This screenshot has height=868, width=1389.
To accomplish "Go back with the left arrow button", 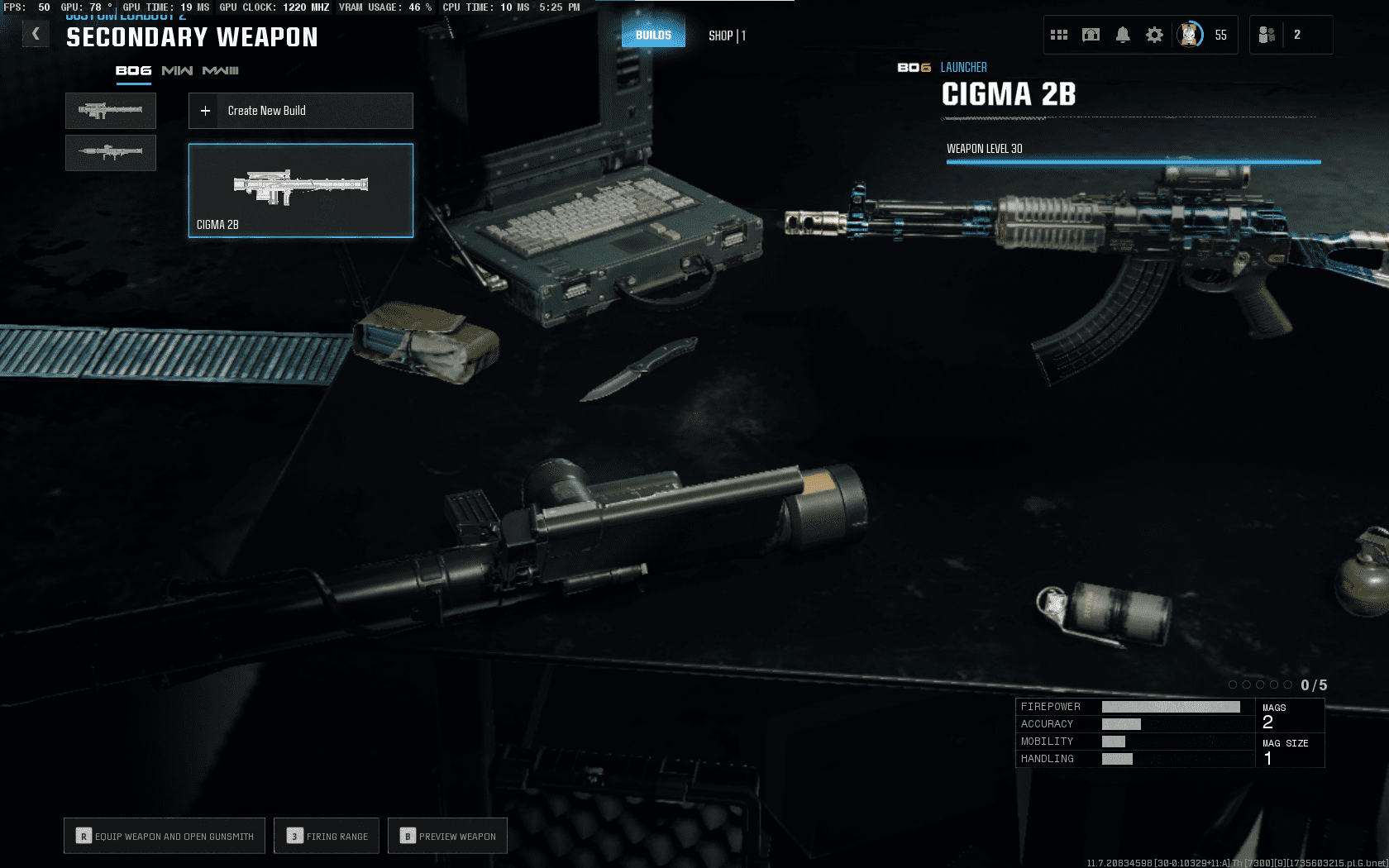I will [x=36, y=34].
